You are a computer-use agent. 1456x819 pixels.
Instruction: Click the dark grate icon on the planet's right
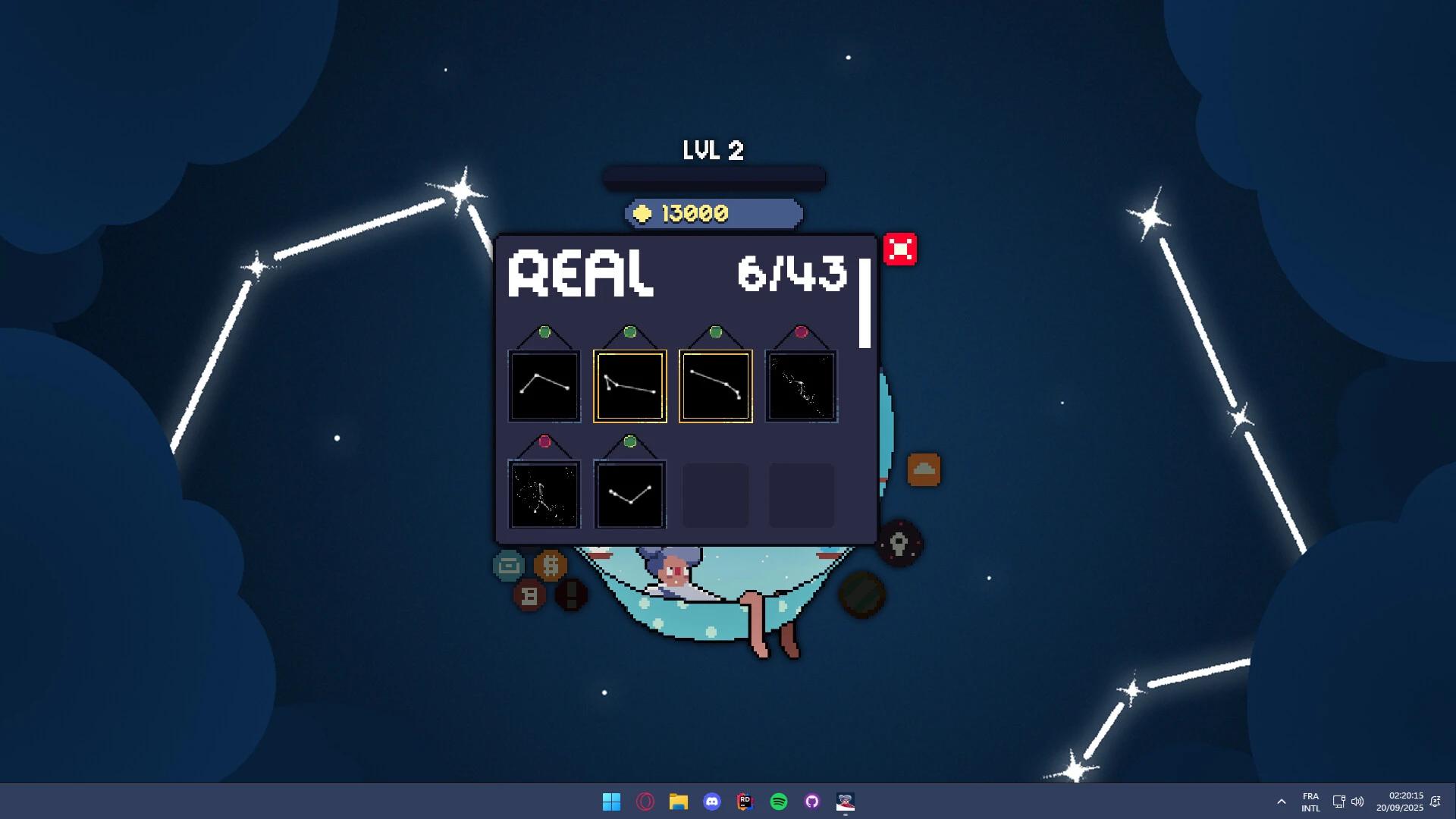(861, 597)
